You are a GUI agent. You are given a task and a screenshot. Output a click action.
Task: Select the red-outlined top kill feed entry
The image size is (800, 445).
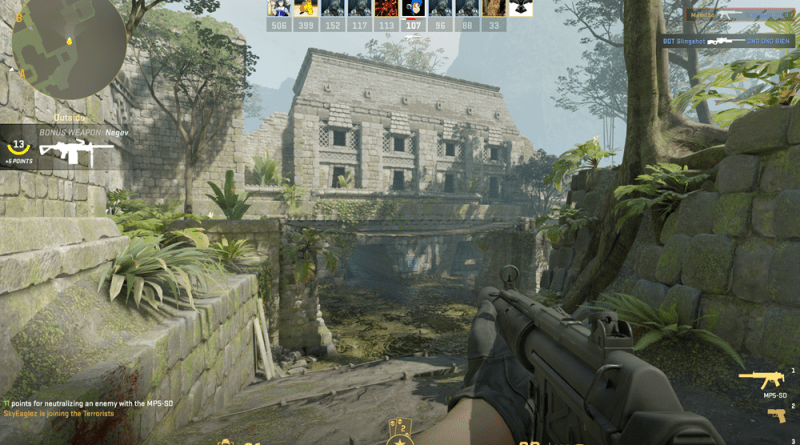[x=741, y=16]
